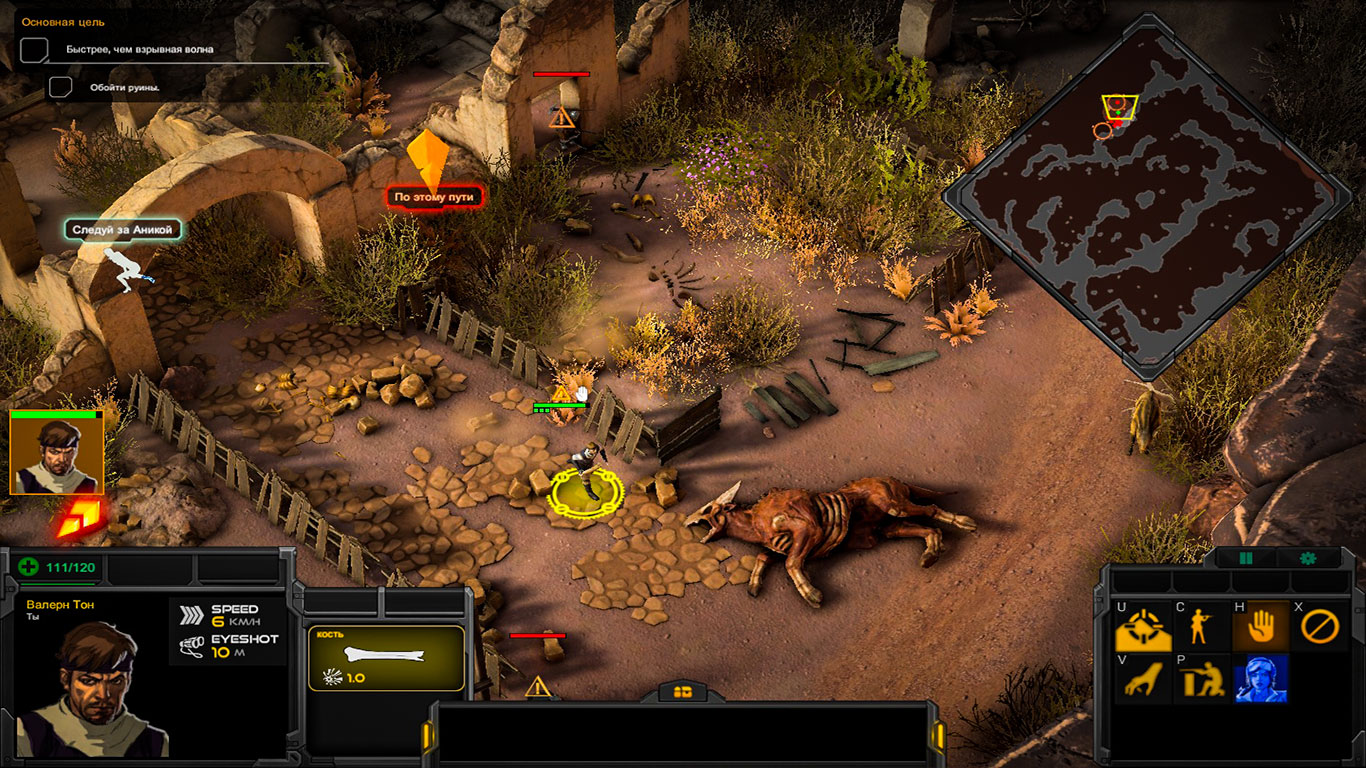Select the bone (Кость) weapon slot
This screenshot has height=768, width=1366.
(x=386, y=658)
